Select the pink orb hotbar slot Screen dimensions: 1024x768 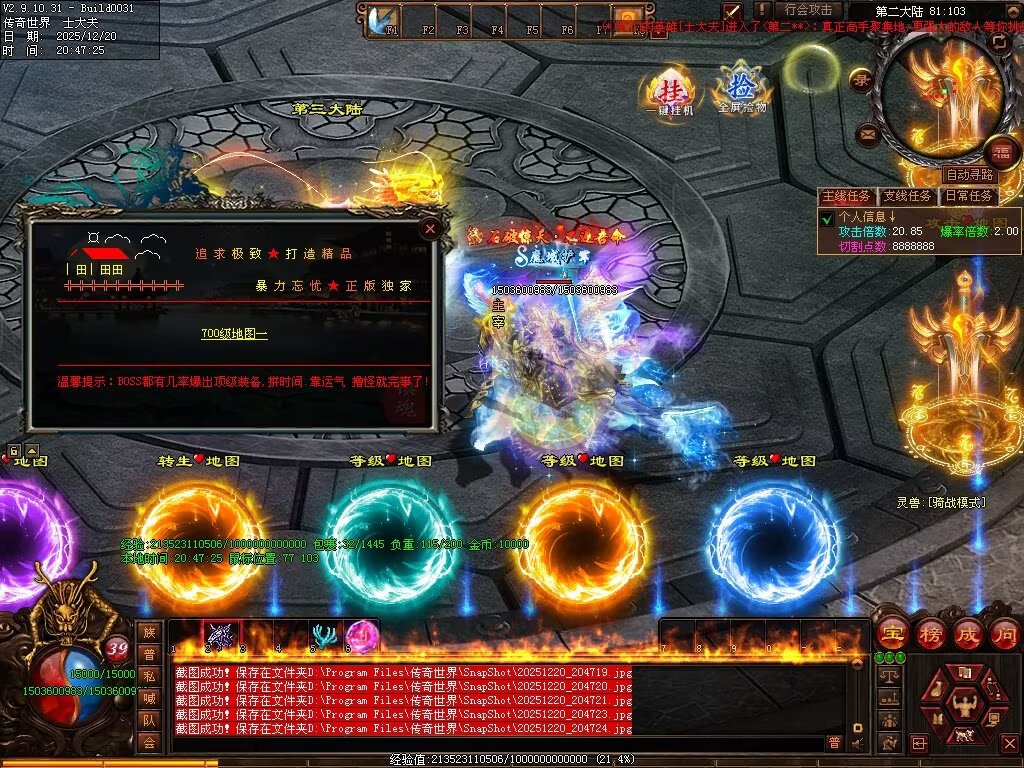(360, 637)
